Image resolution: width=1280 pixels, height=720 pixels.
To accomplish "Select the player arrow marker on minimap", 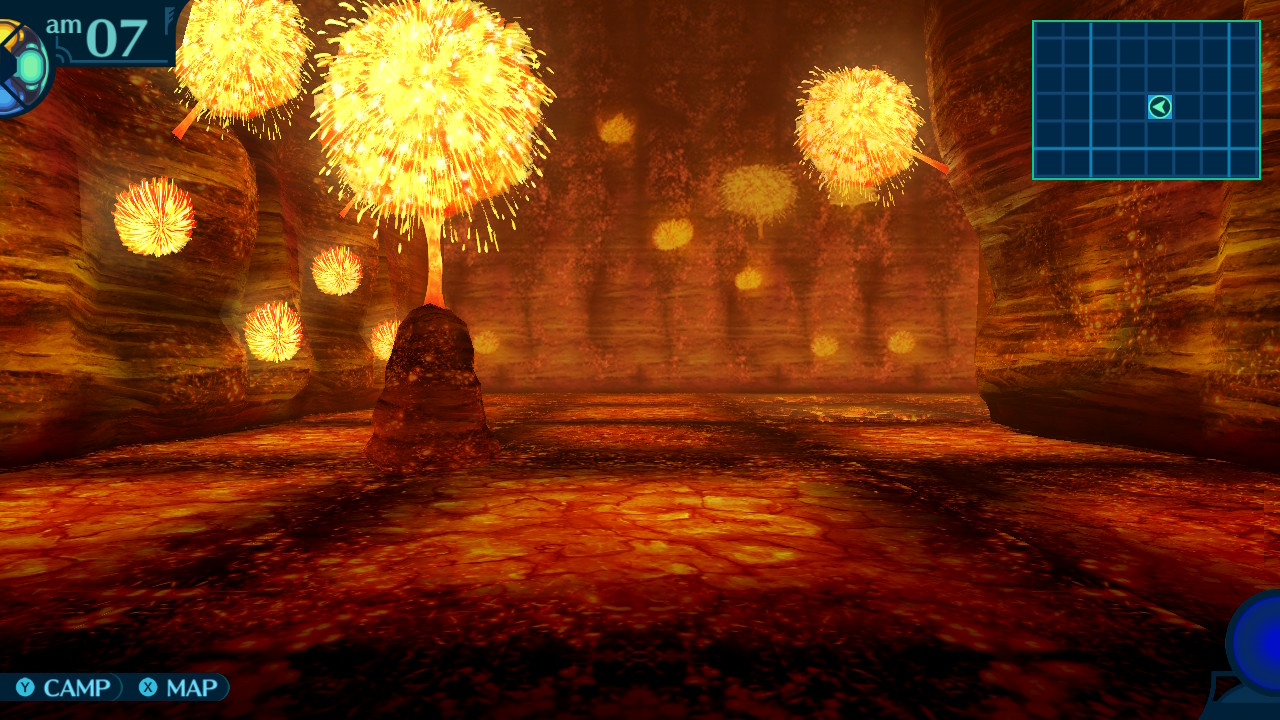I will 1160,107.
